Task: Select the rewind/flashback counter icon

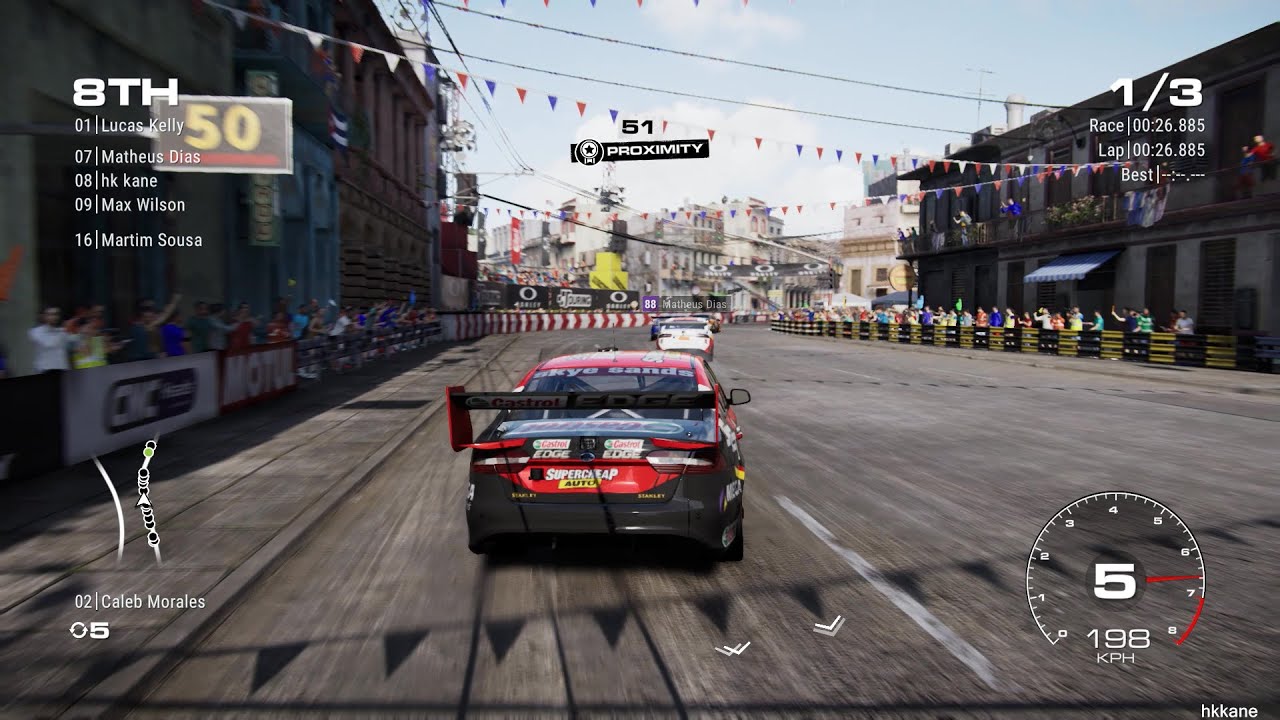Action: click(80, 628)
